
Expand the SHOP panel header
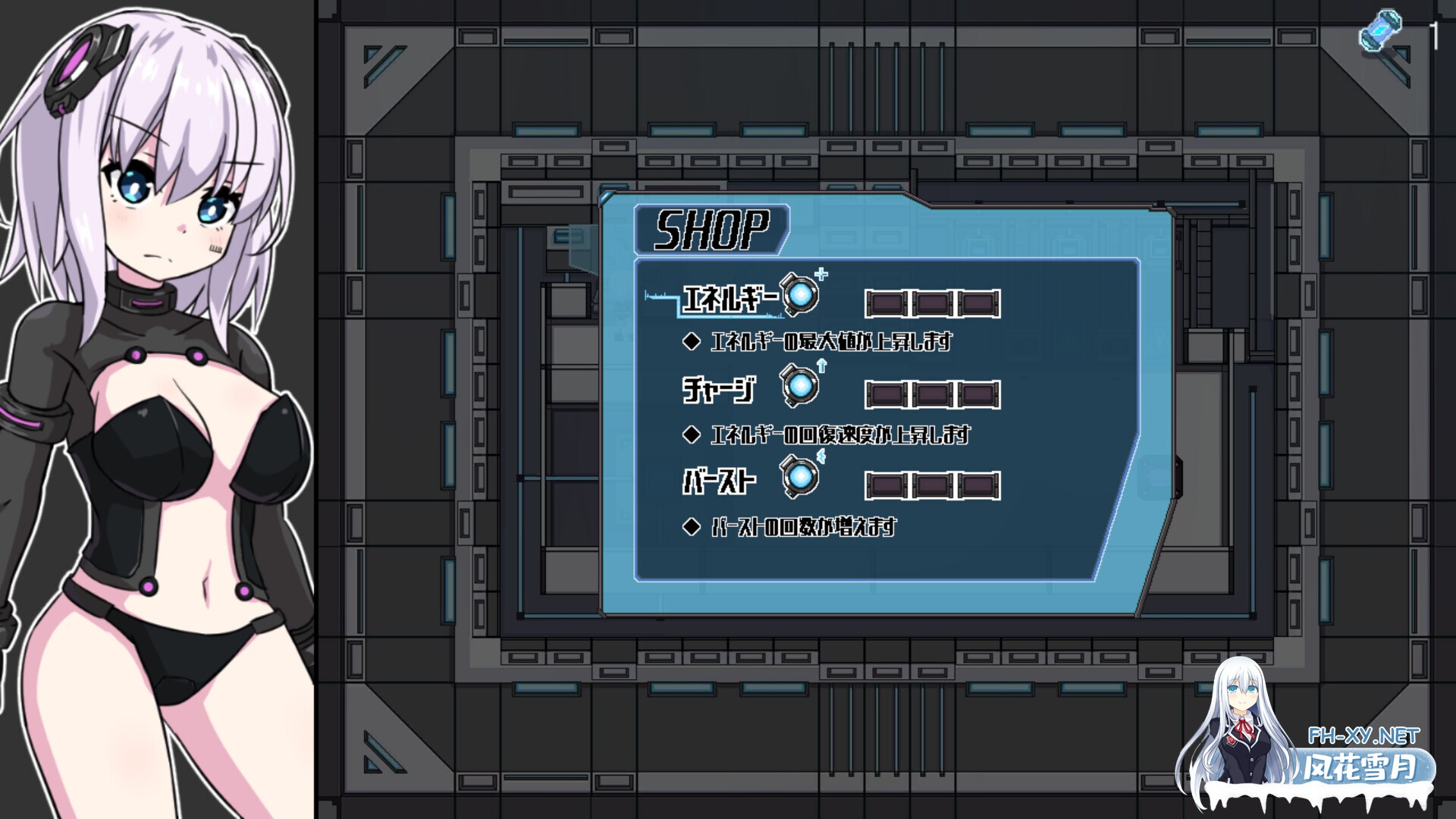pos(711,227)
